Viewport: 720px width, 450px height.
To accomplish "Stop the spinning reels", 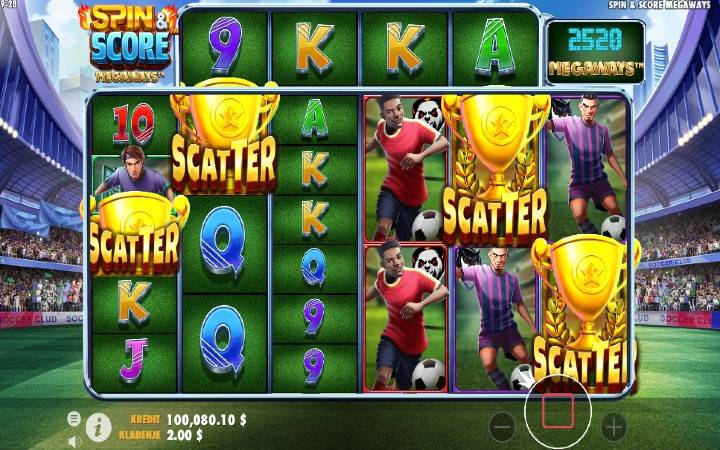I will (x=558, y=409).
